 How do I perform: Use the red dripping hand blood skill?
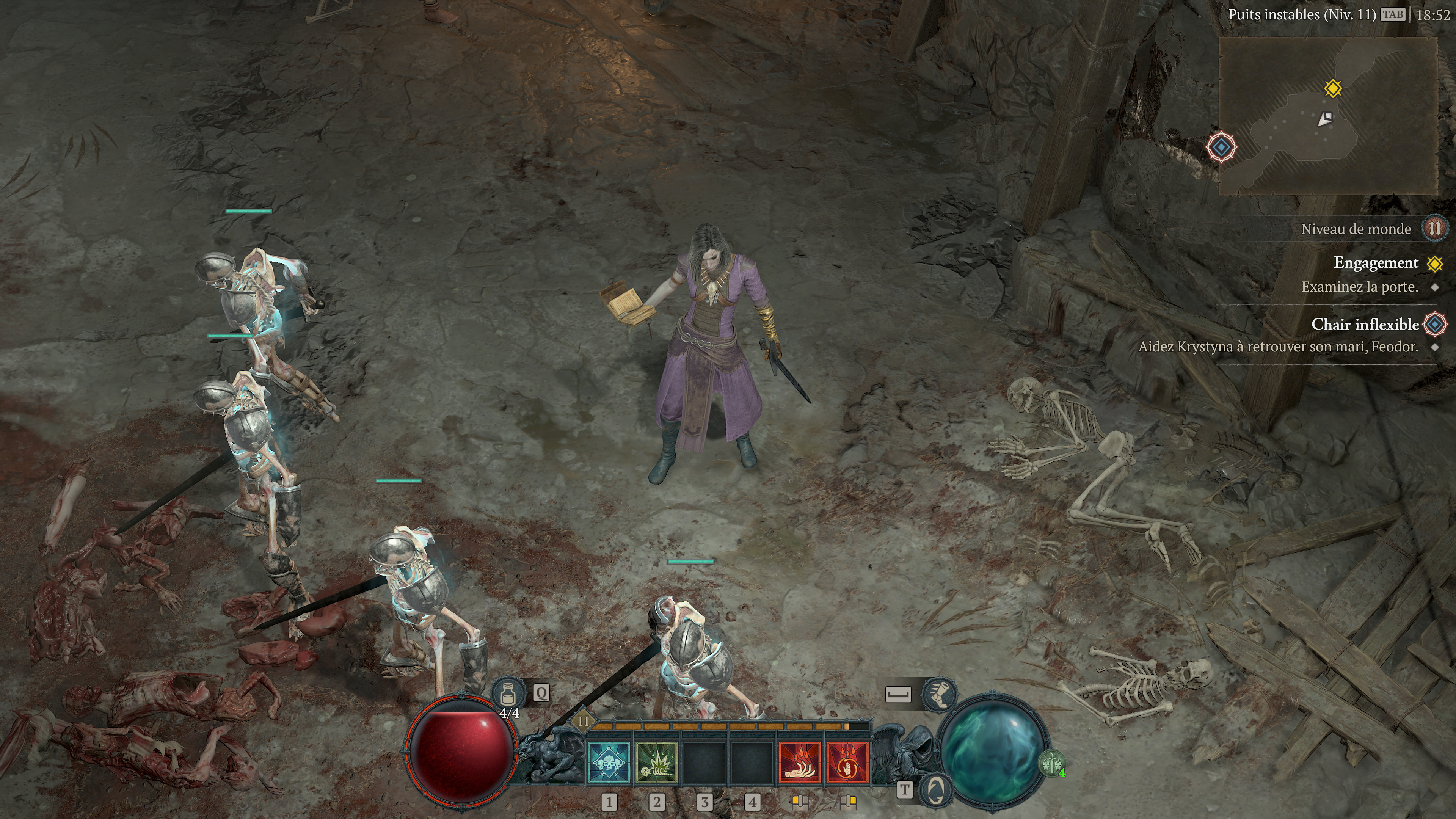tap(799, 763)
